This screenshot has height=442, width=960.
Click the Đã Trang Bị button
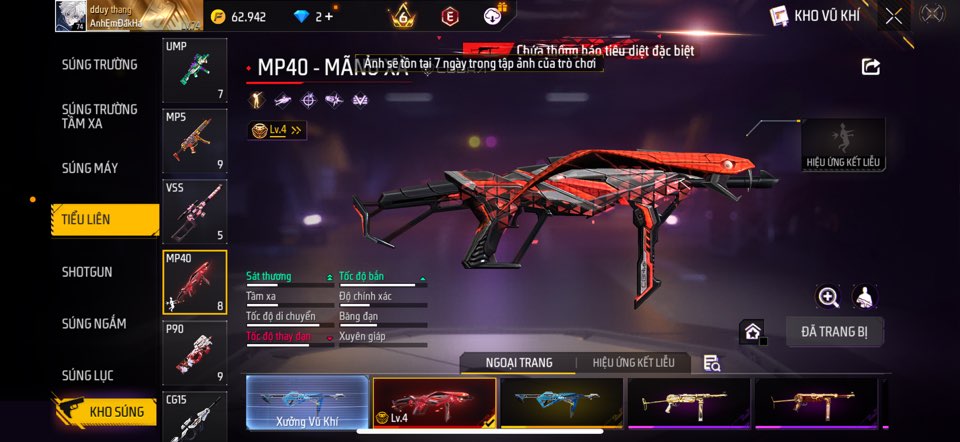[x=834, y=332]
